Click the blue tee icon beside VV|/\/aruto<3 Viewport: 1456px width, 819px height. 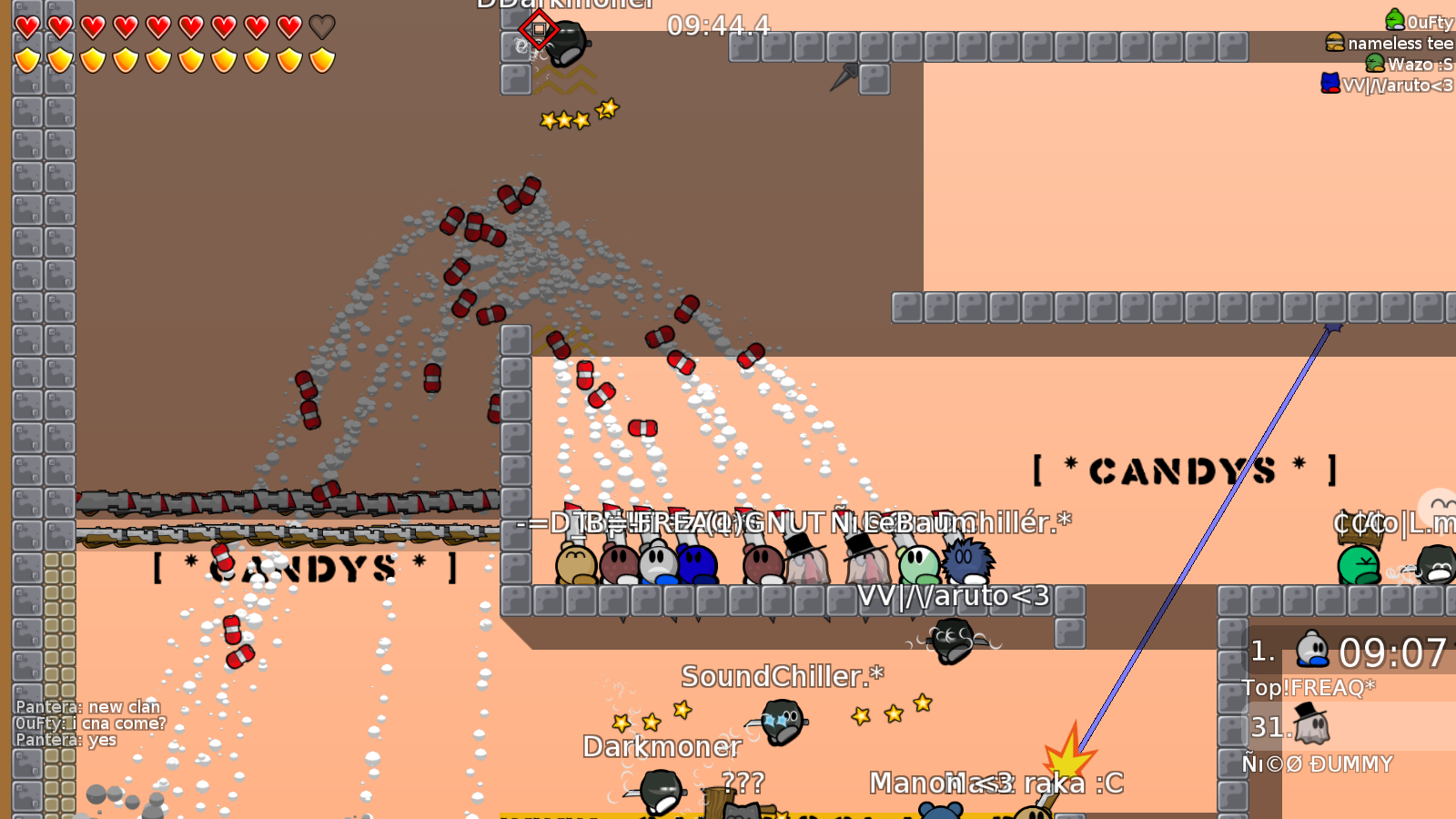(1330, 84)
